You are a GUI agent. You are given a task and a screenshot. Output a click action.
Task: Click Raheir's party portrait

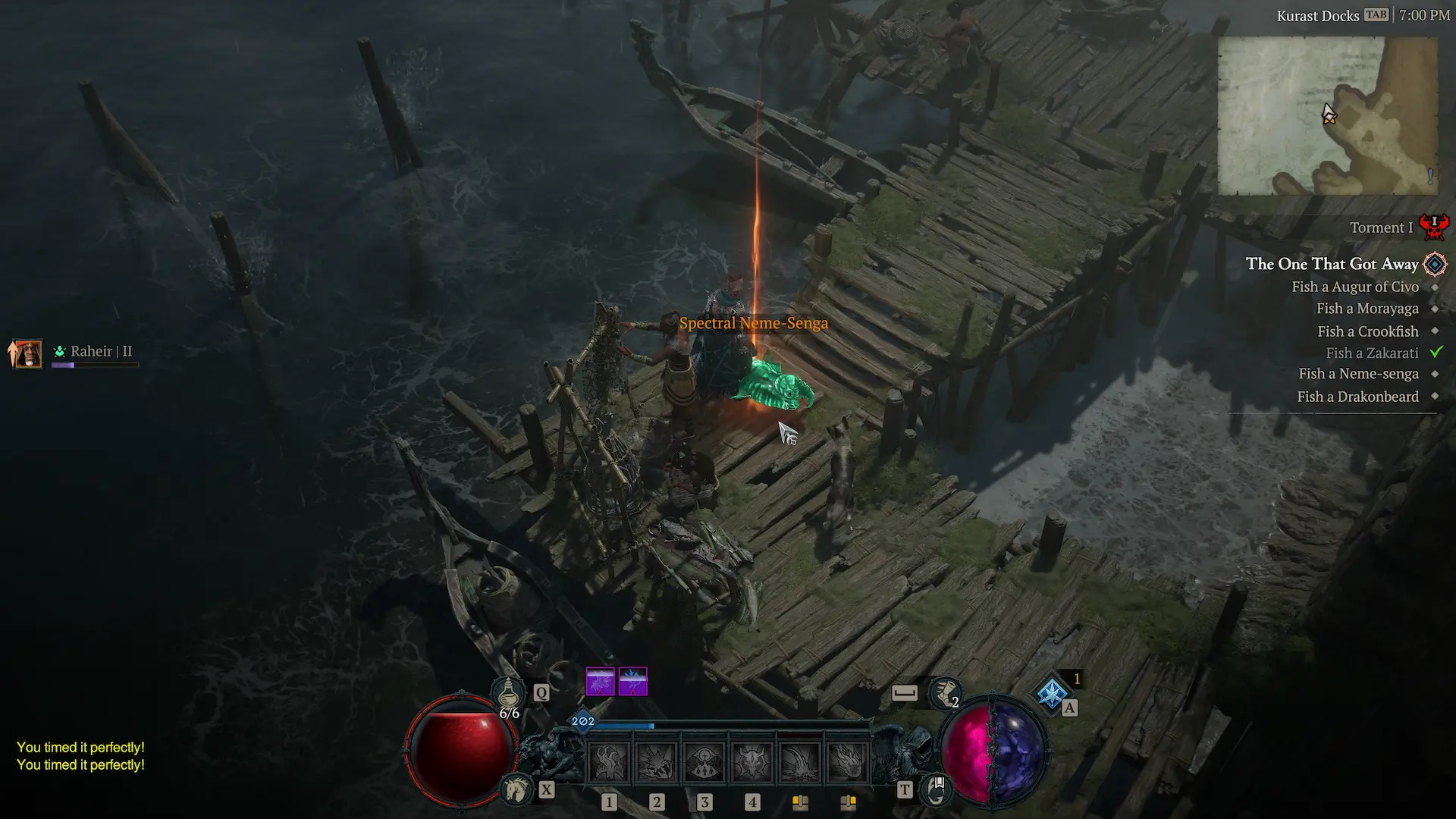coord(27,353)
